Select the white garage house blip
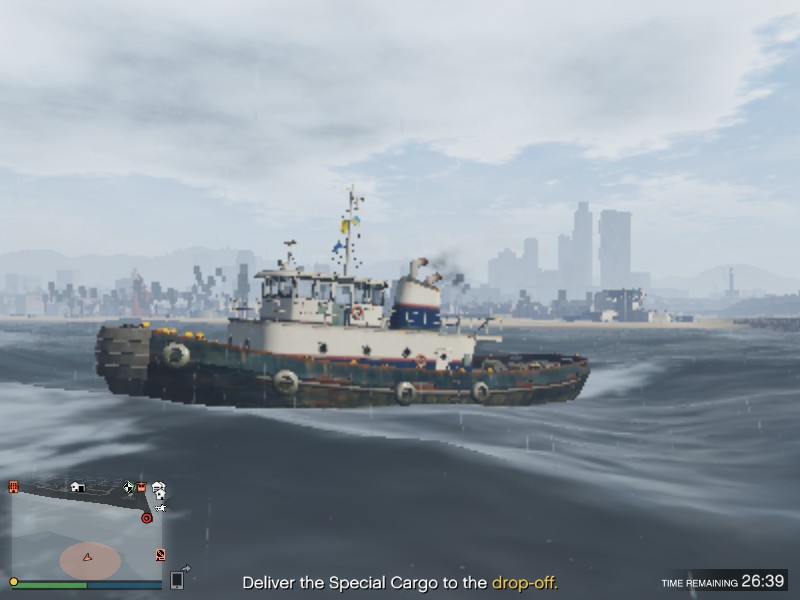The height and width of the screenshot is (600, 800). click(77, 487)
